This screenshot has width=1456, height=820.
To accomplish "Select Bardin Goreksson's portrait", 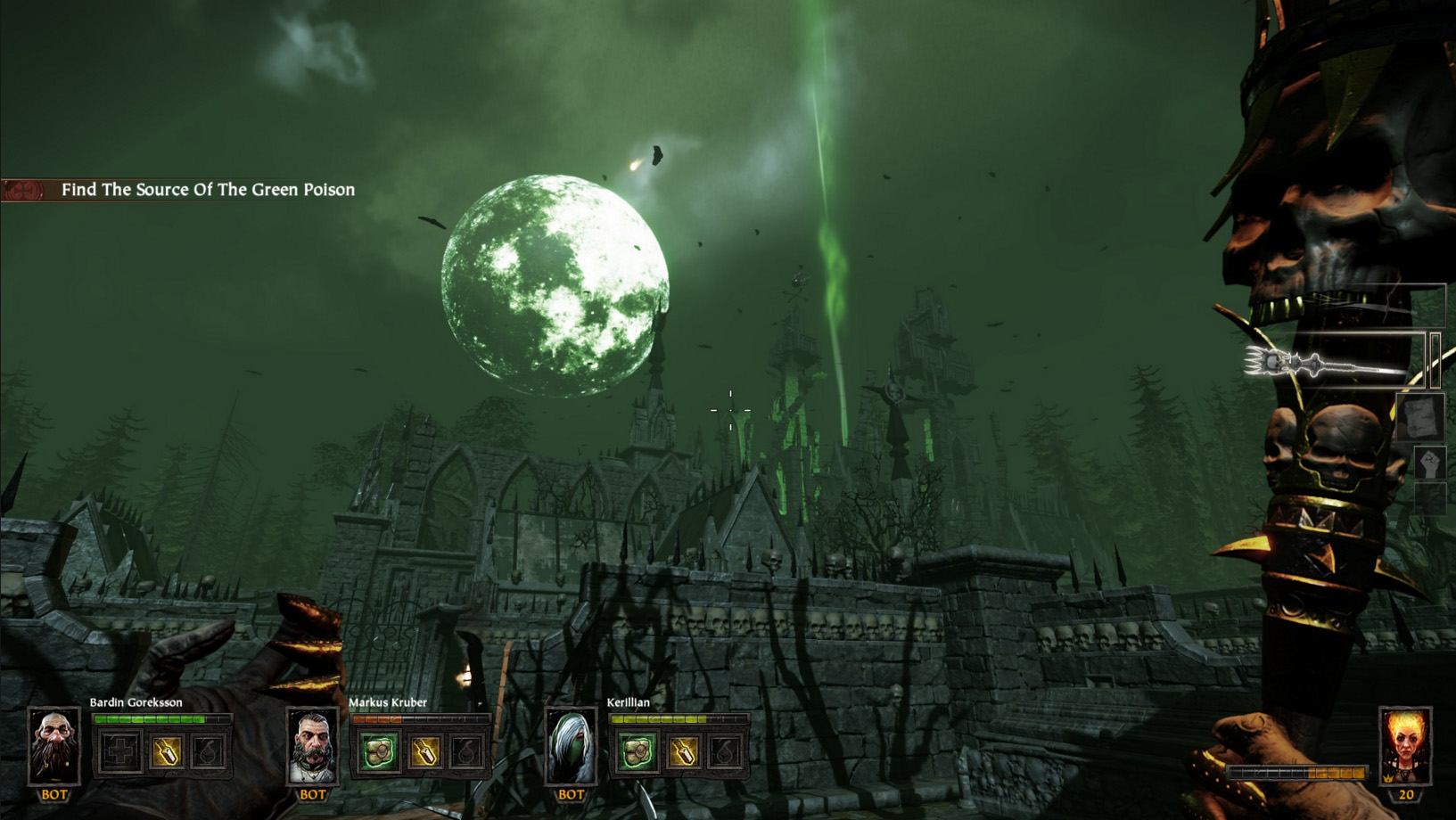I will tap(53, 745).
